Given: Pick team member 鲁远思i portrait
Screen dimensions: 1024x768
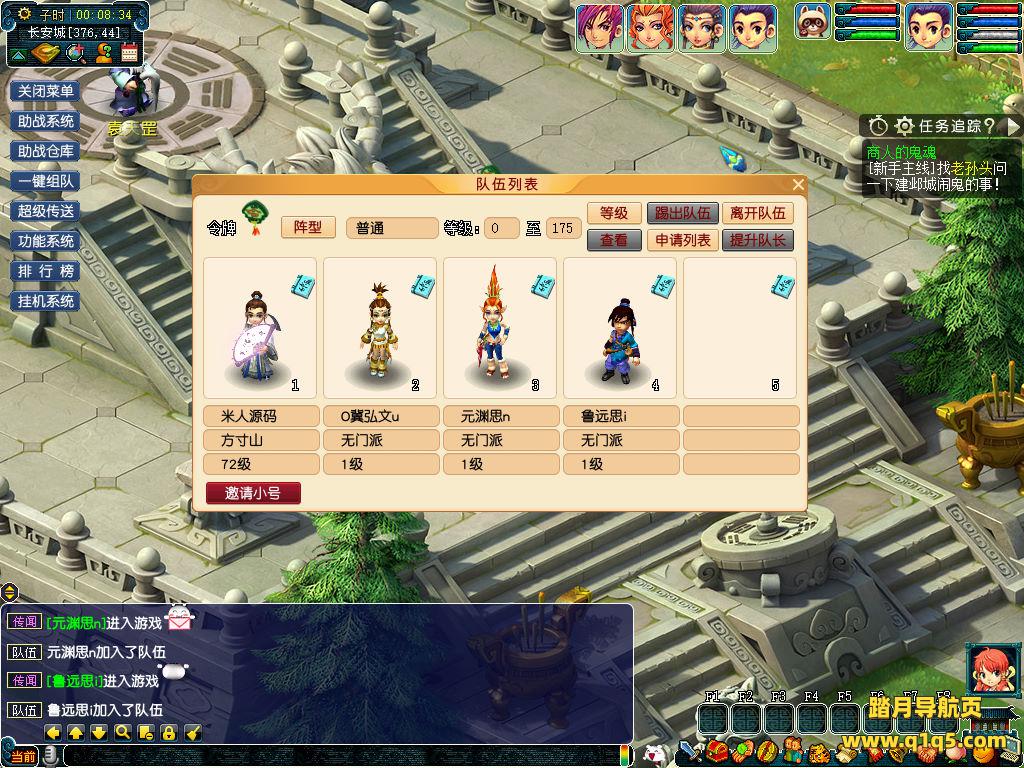Looking at the screenshot, I should tap(620, 328).
